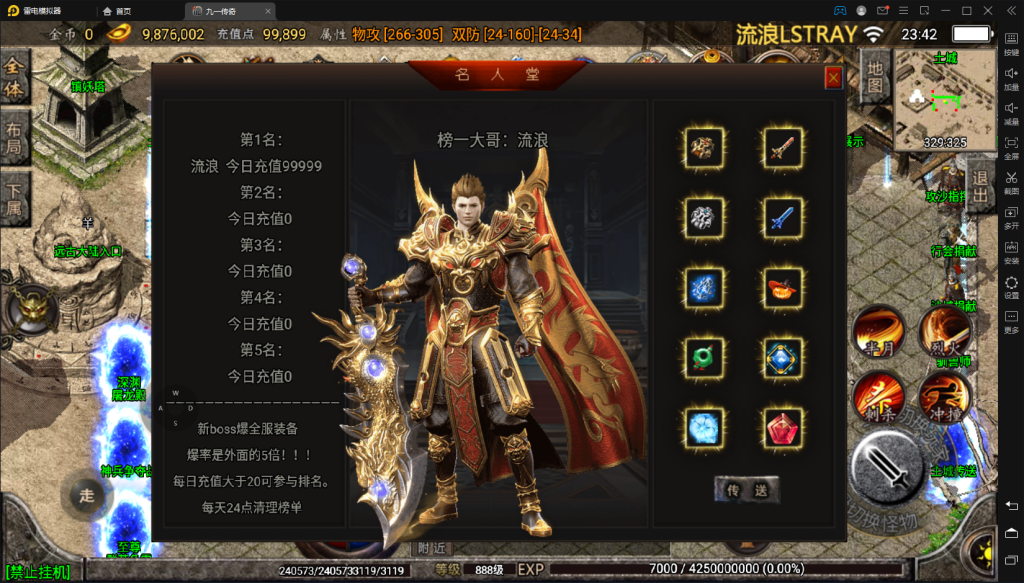Trigger the 冲撞 charge skill

coord(943,397)
